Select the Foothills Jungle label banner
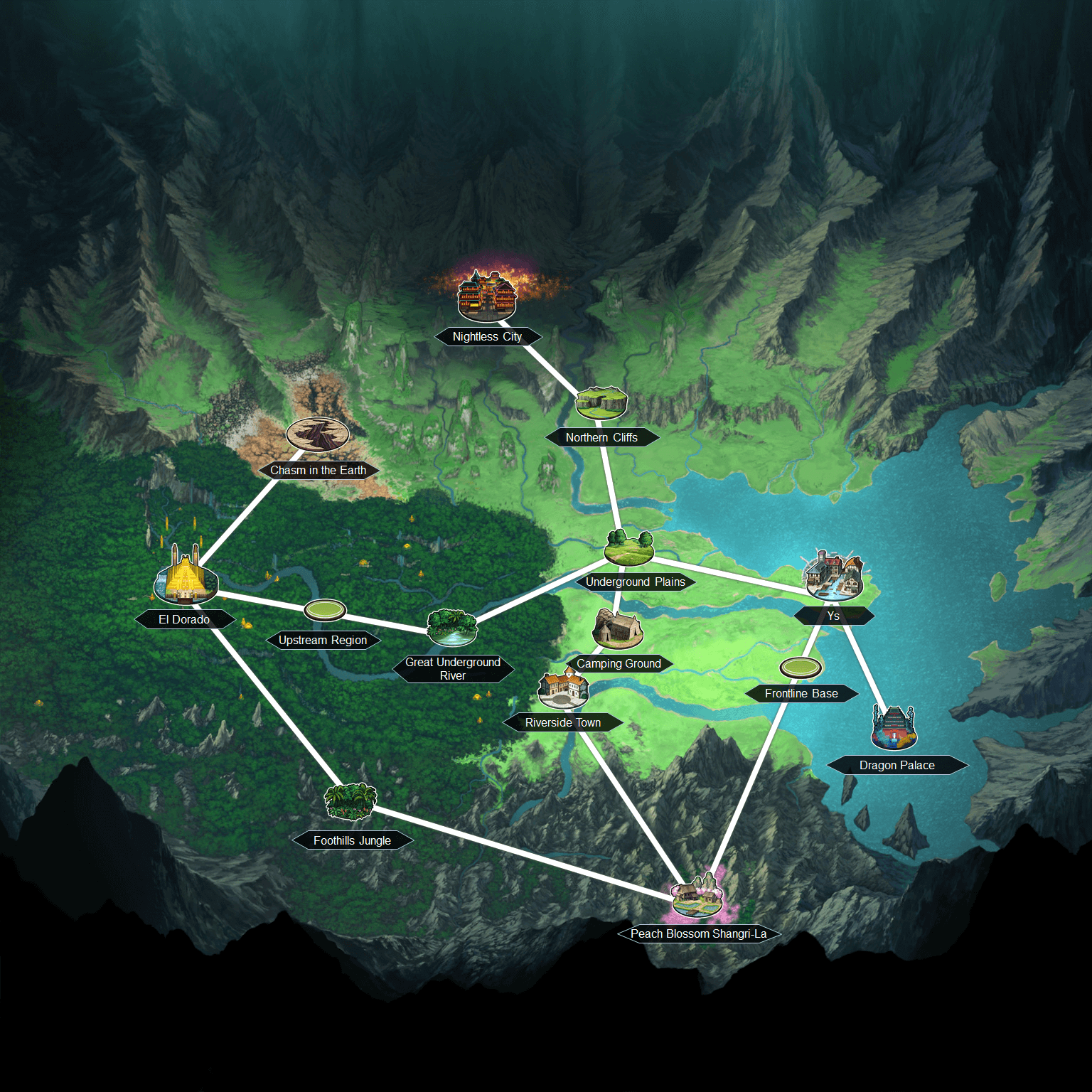This screenshot has width=1092, height=1092. click(x=353, y=840)
